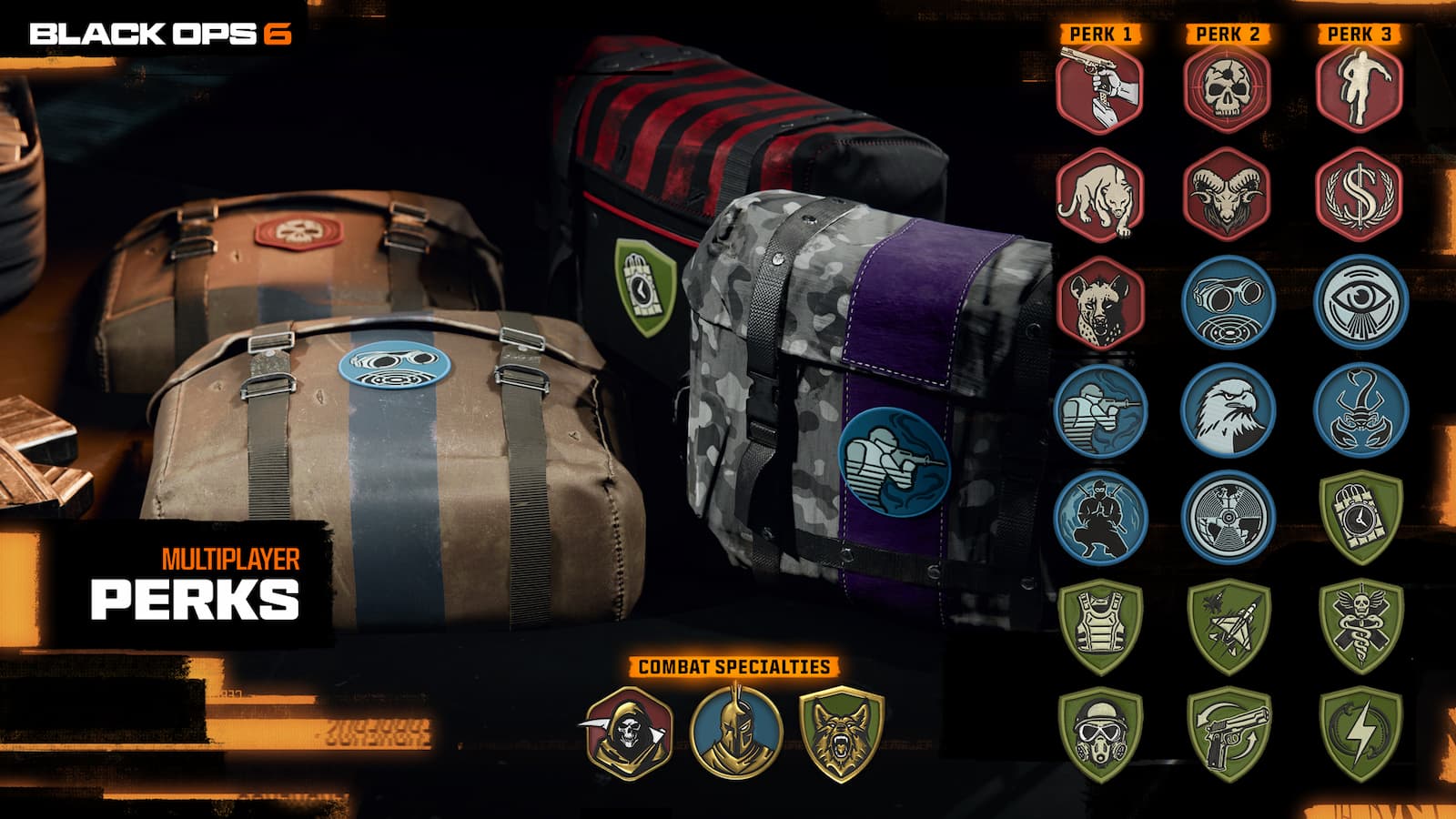Select the hand-with-pistol perk icon

pyautogui.click(x=1099, y=88)
